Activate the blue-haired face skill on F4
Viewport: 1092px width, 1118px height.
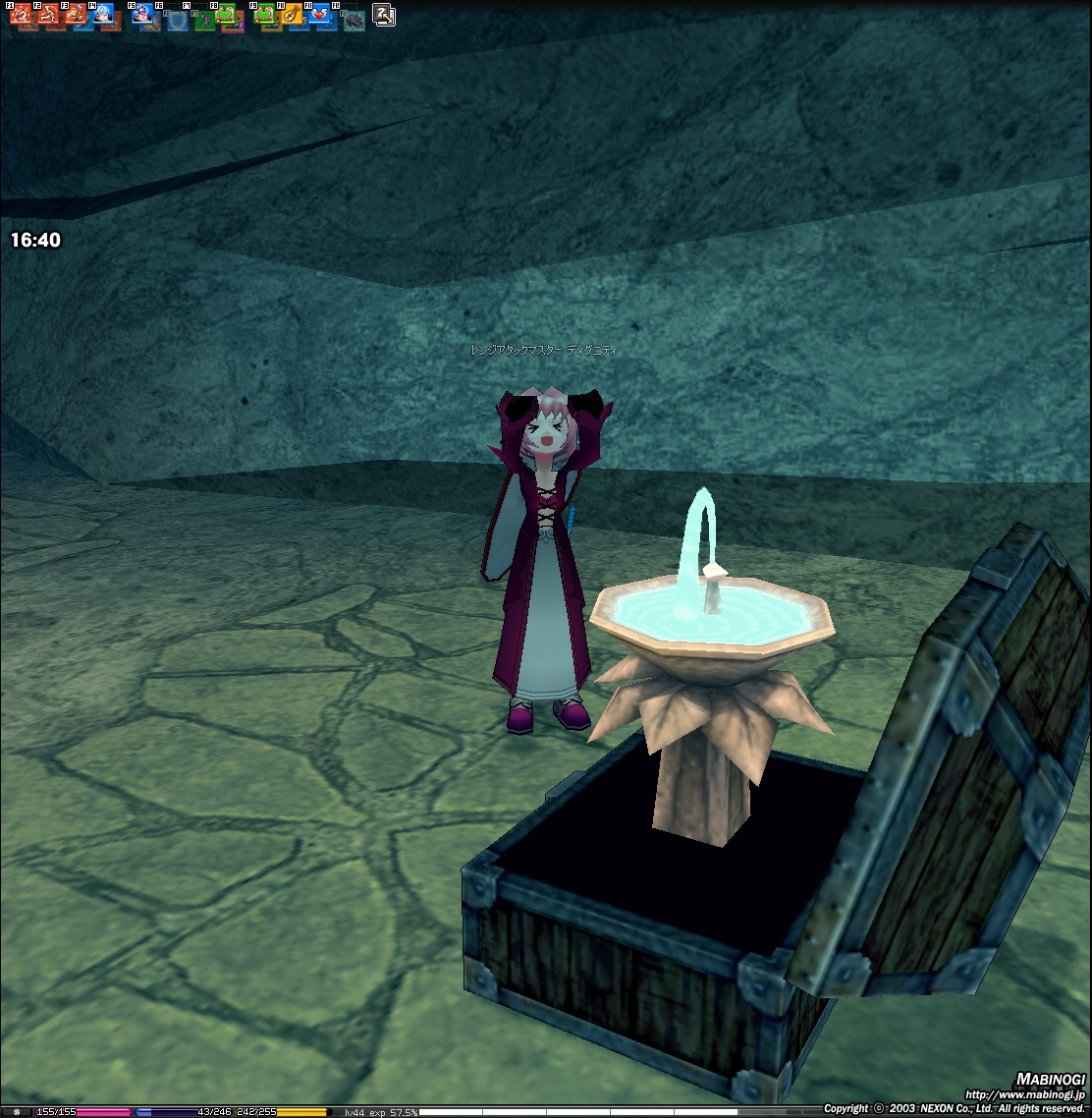pos(102,14)
